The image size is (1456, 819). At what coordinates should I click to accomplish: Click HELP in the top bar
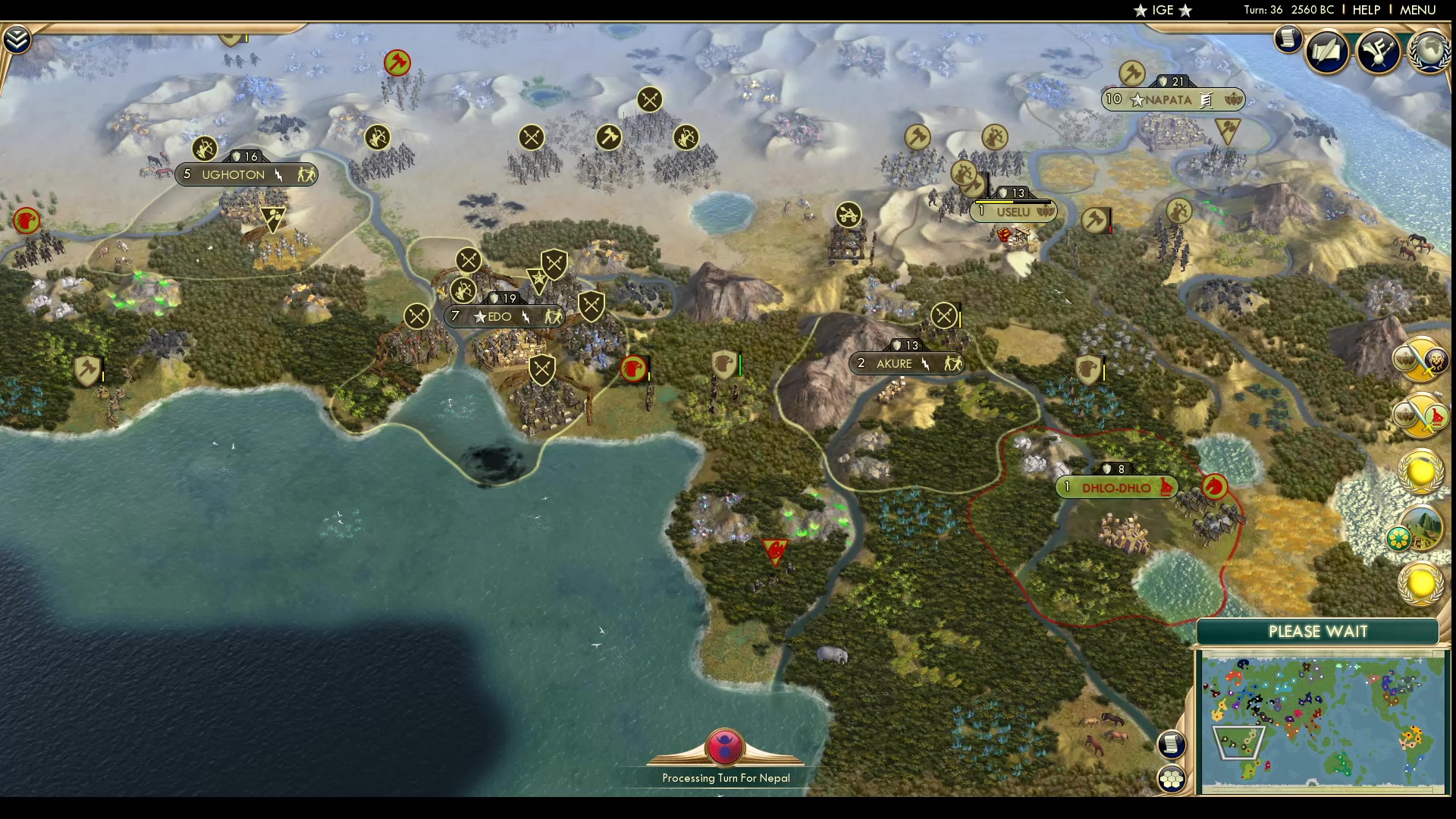1365,10
